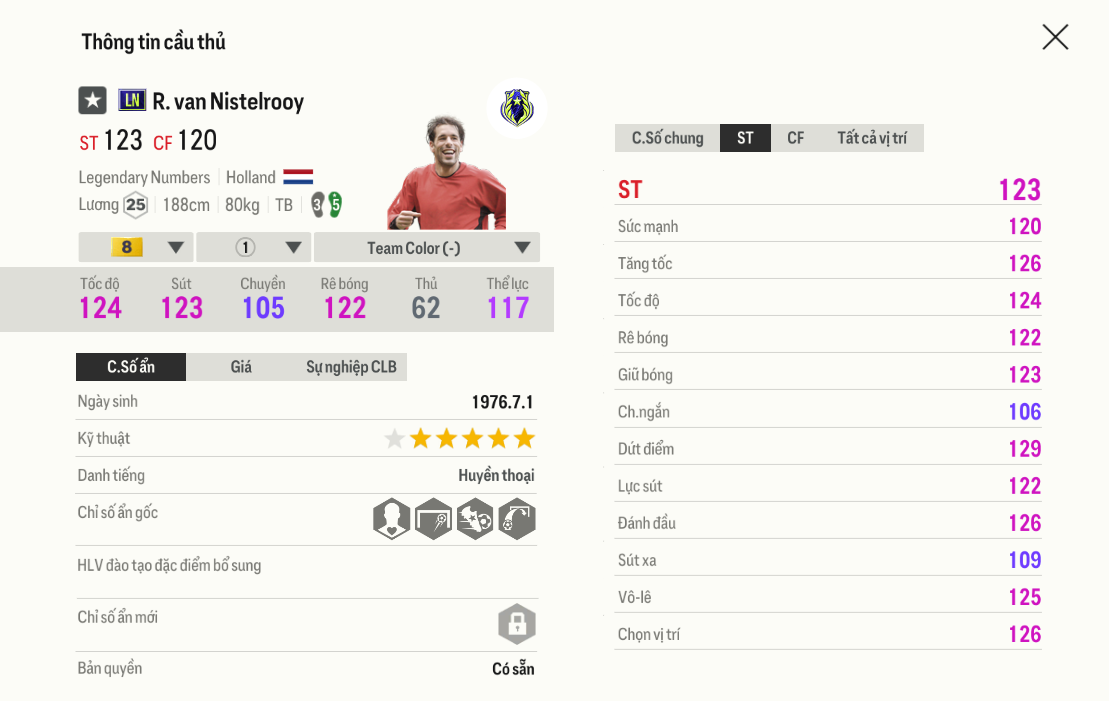
Task: Show the Tất cả vị trí tab
Action: (x=871, y=138)
